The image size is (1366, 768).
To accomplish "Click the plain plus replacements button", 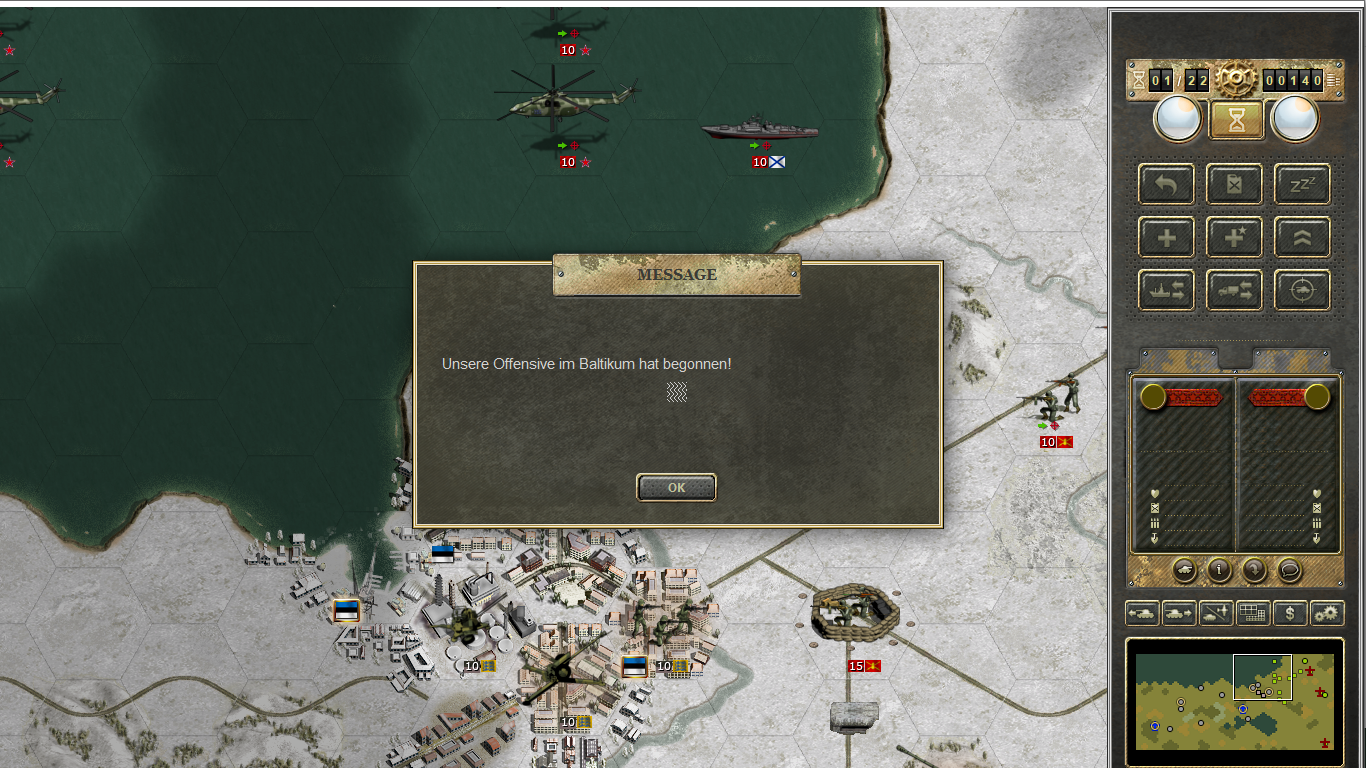I will tap(1166, 238).
